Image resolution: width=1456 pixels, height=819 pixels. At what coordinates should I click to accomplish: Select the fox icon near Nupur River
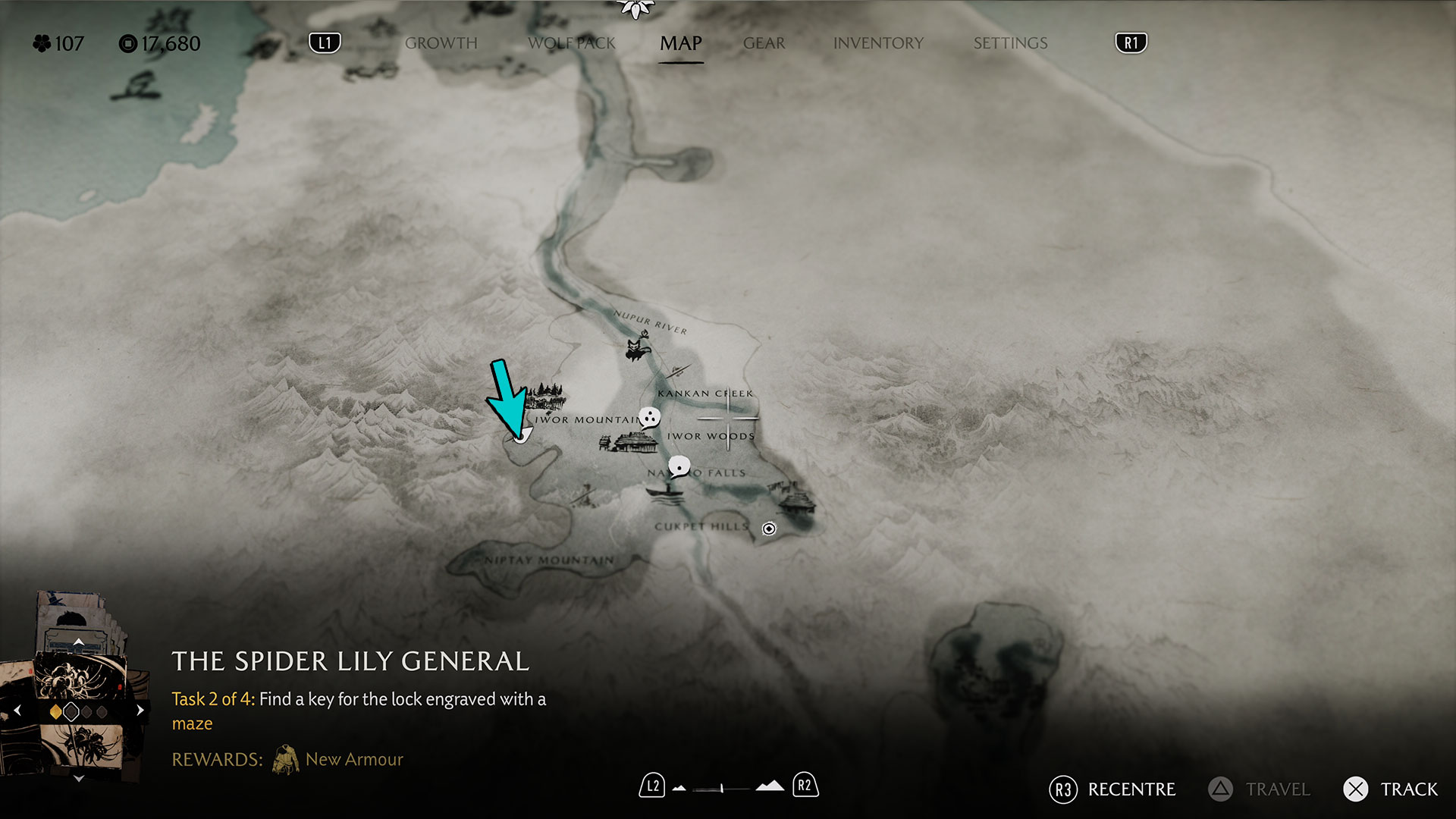638,348
